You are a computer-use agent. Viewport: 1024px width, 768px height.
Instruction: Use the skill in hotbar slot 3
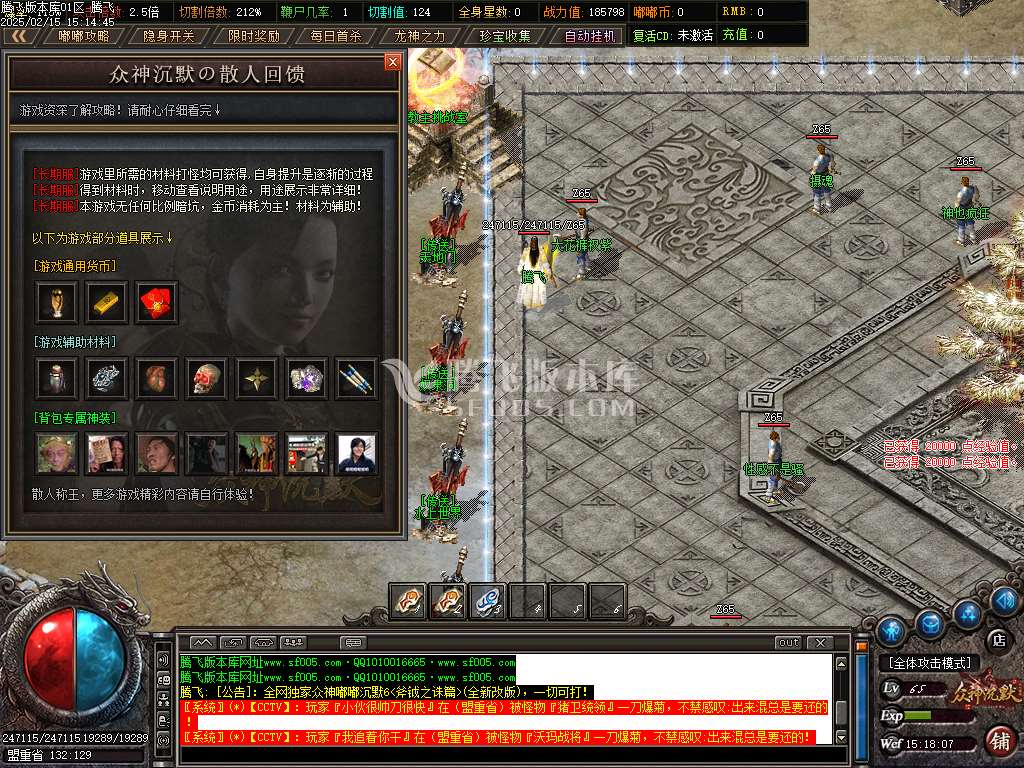487,600
